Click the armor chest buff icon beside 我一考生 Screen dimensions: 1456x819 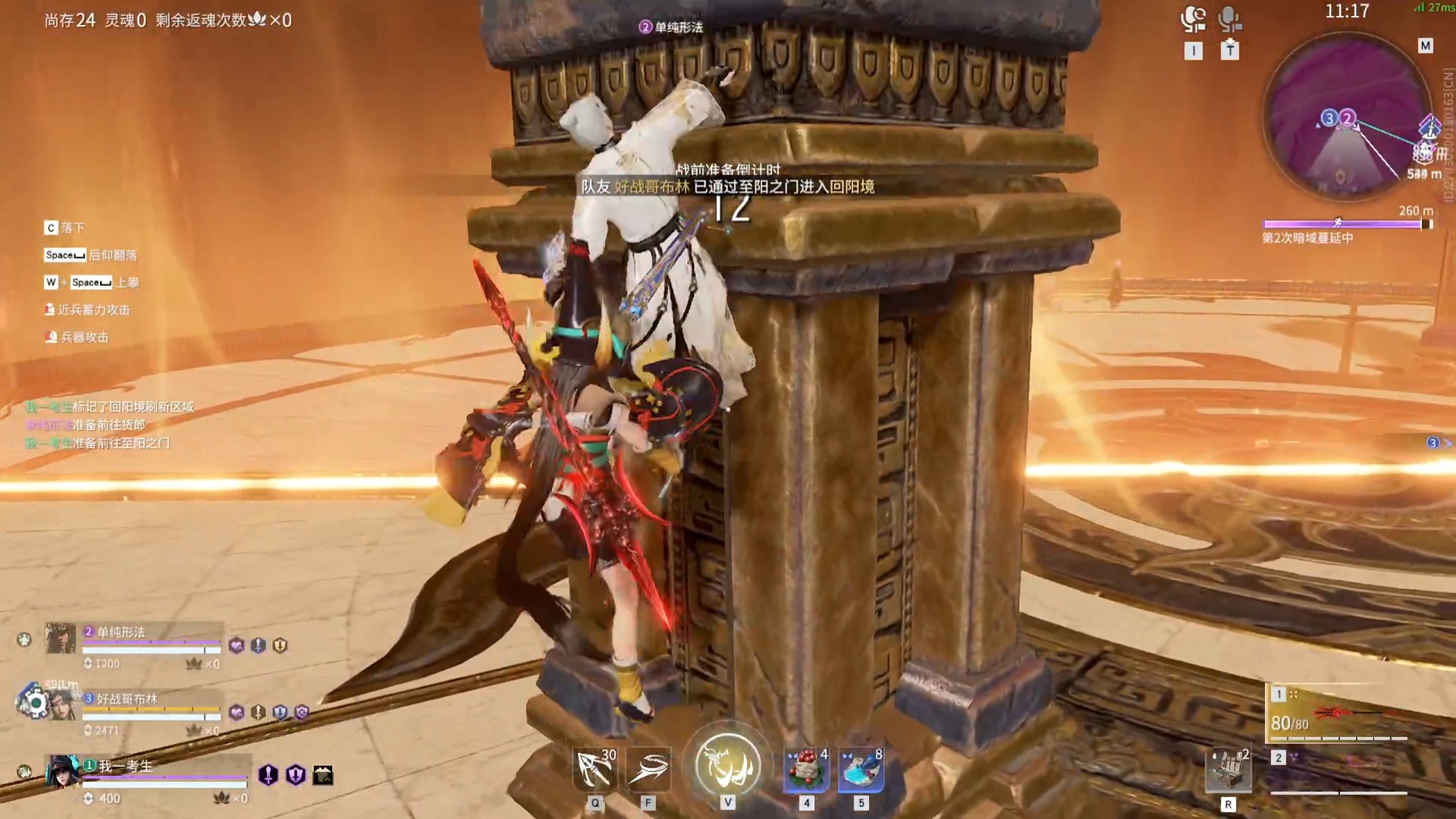(x=323, y=775)
